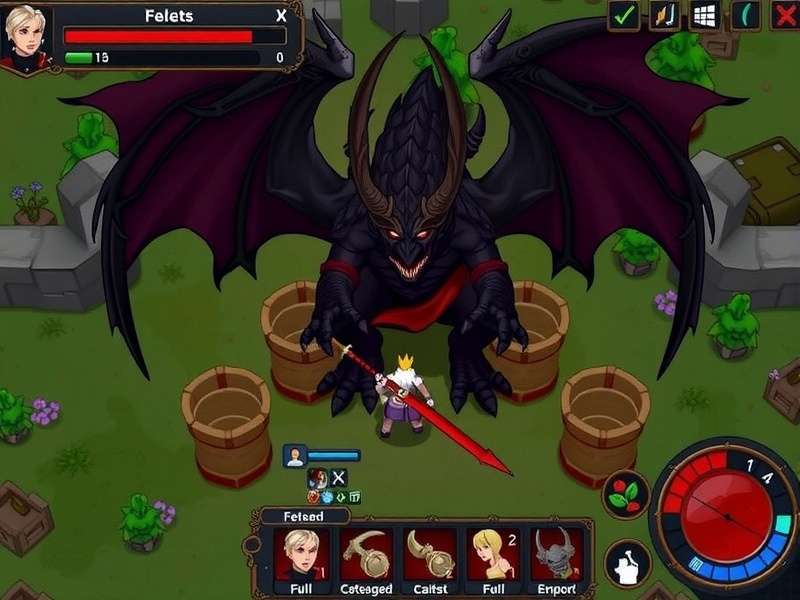Click the green checkmark button
The width and height of the screenshot is (800, 600).
624,16
